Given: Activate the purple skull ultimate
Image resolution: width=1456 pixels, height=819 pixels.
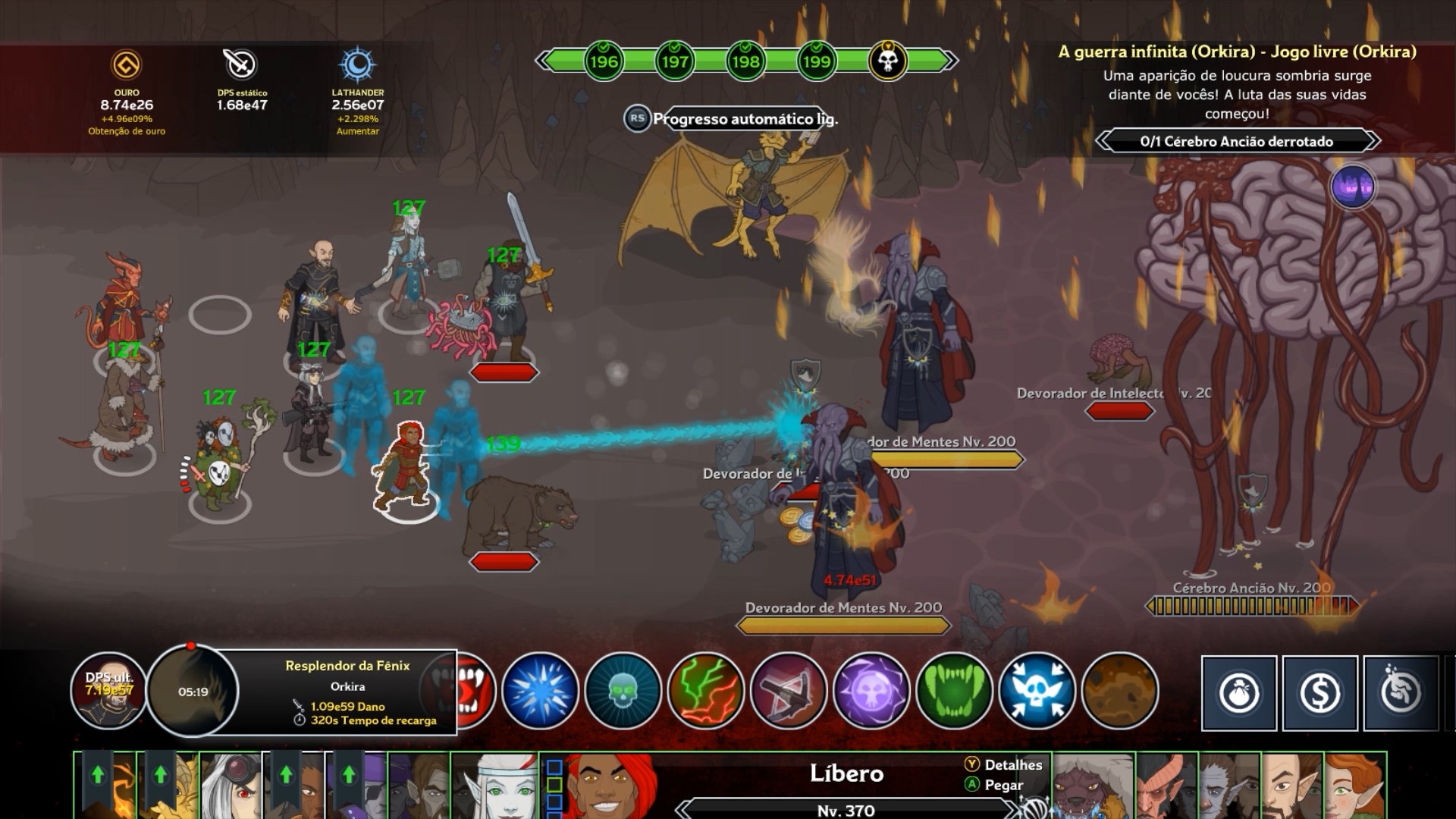Looking at the screenshot, I should click(x=871, y=692).
